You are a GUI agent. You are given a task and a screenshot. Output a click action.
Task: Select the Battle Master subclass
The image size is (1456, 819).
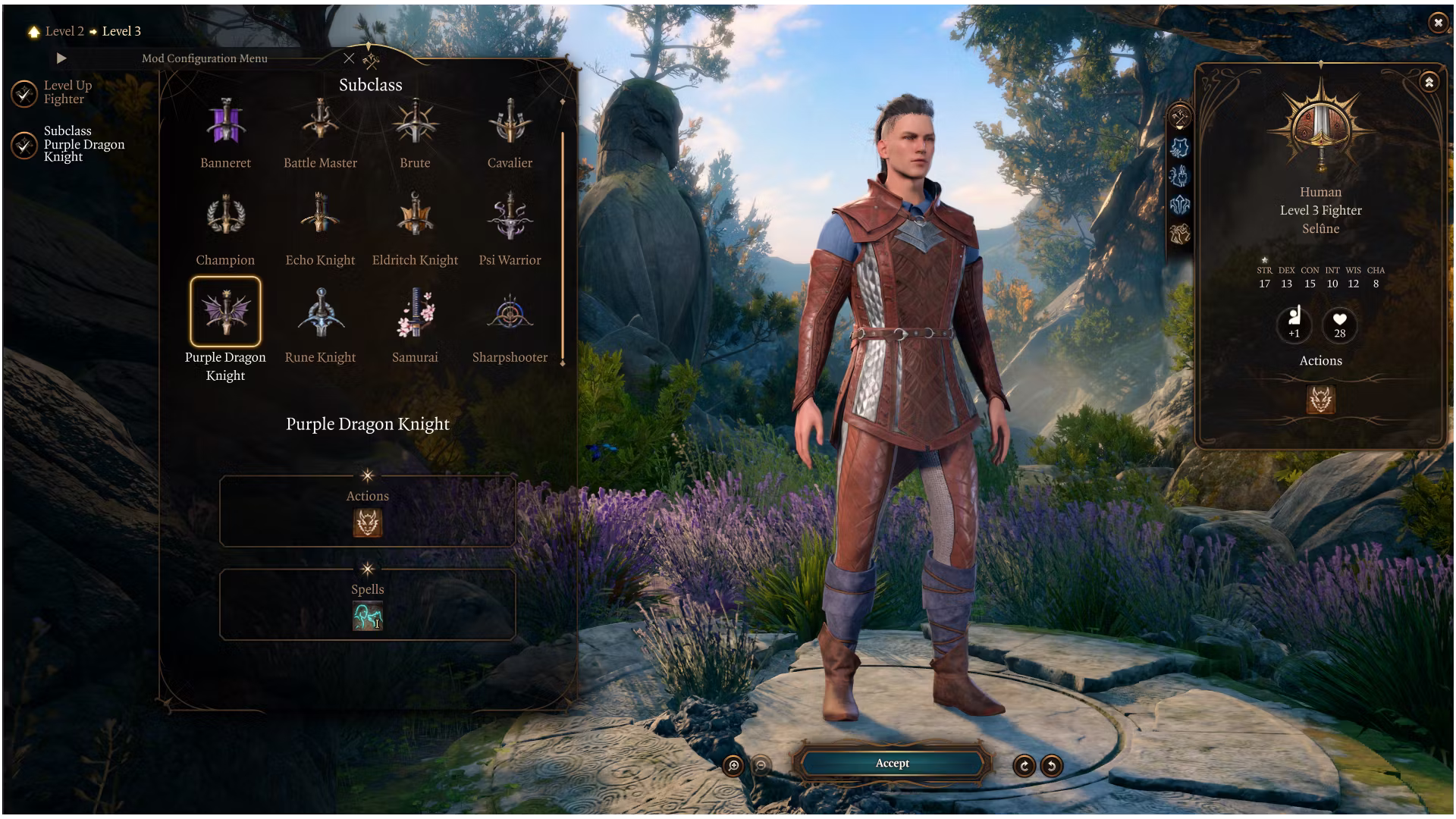[320, 124]
